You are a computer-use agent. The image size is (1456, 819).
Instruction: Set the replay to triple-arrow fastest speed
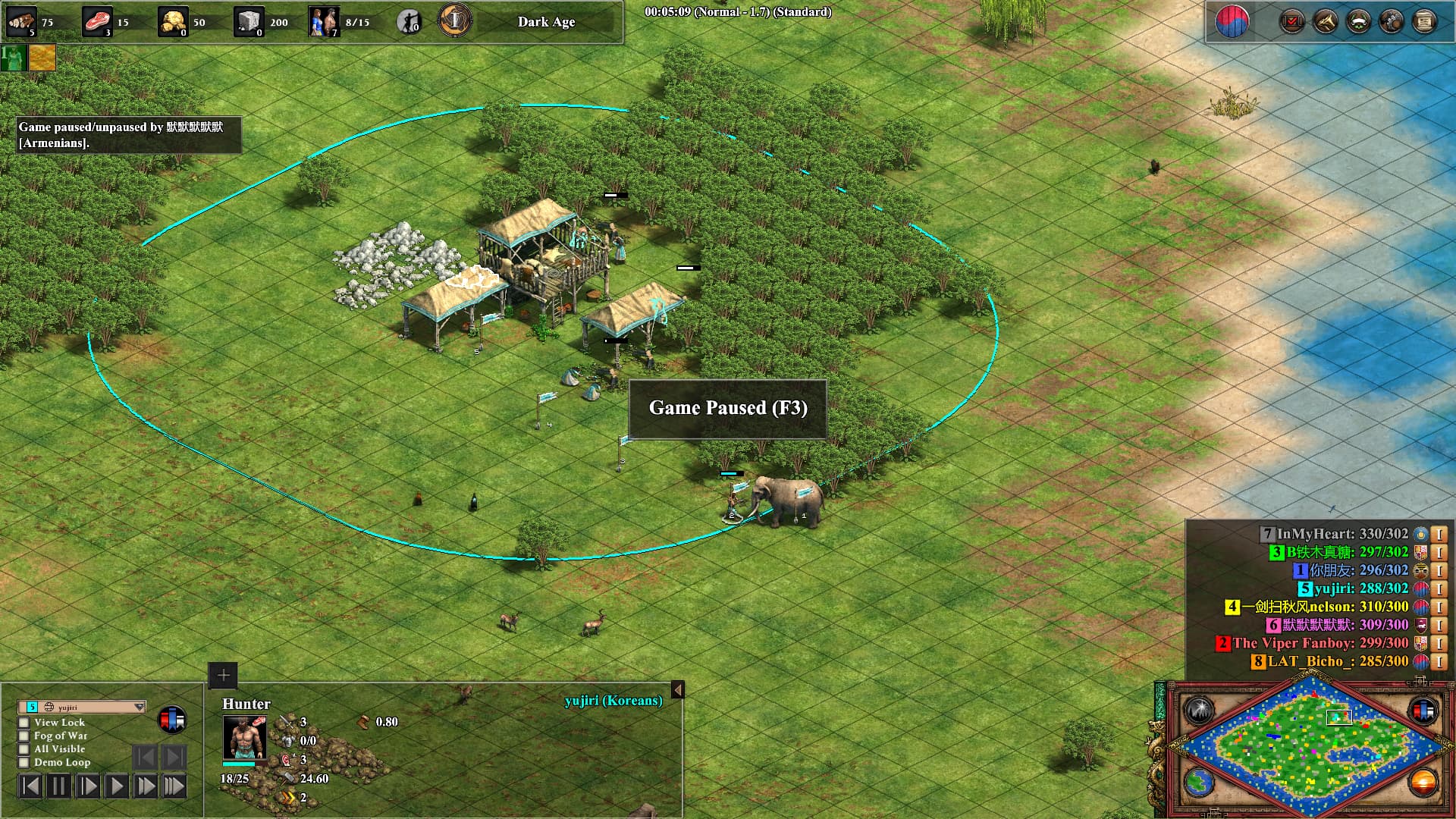click(174, 786)
